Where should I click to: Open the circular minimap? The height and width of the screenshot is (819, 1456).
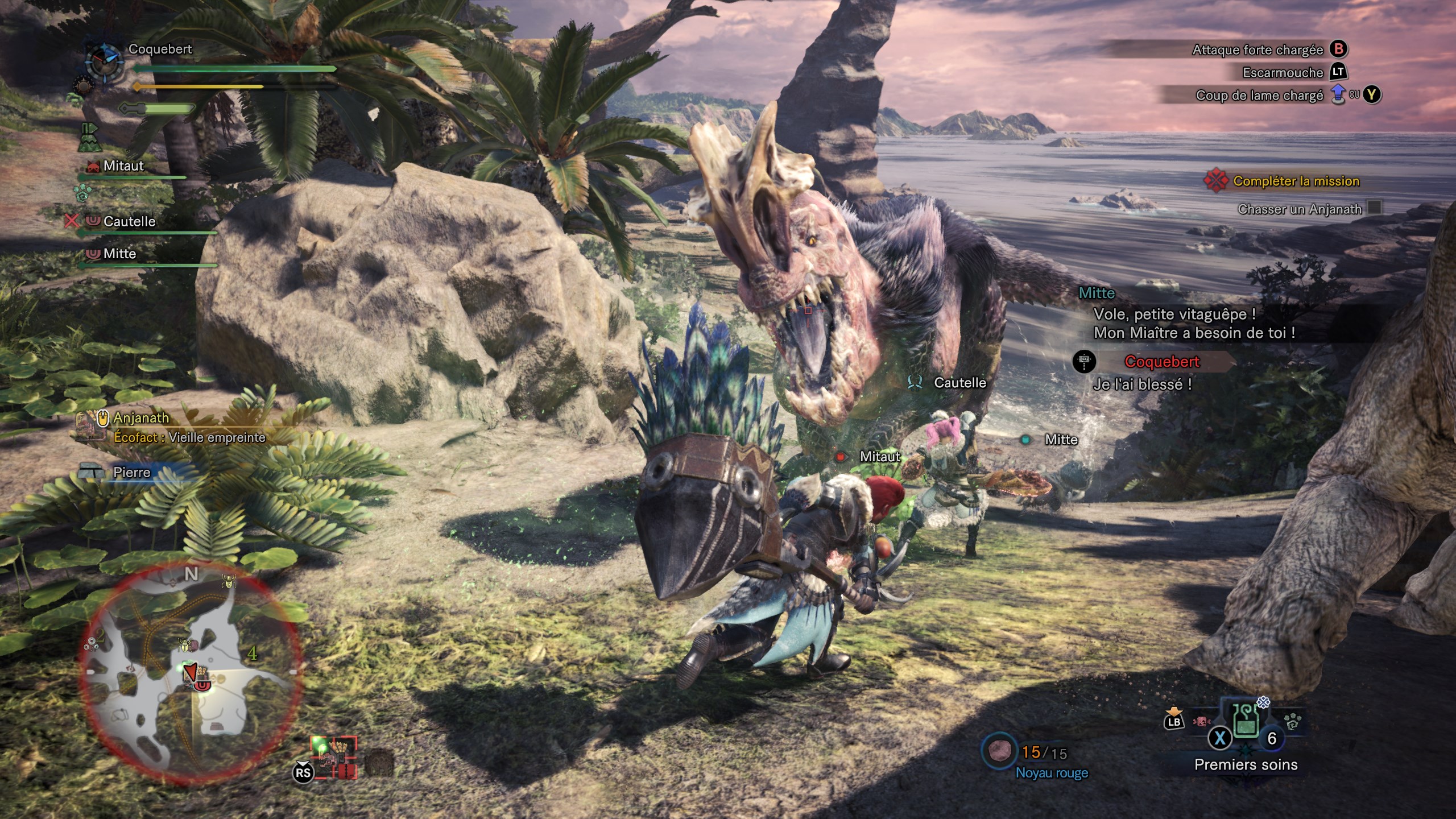[x=191, y=674]
